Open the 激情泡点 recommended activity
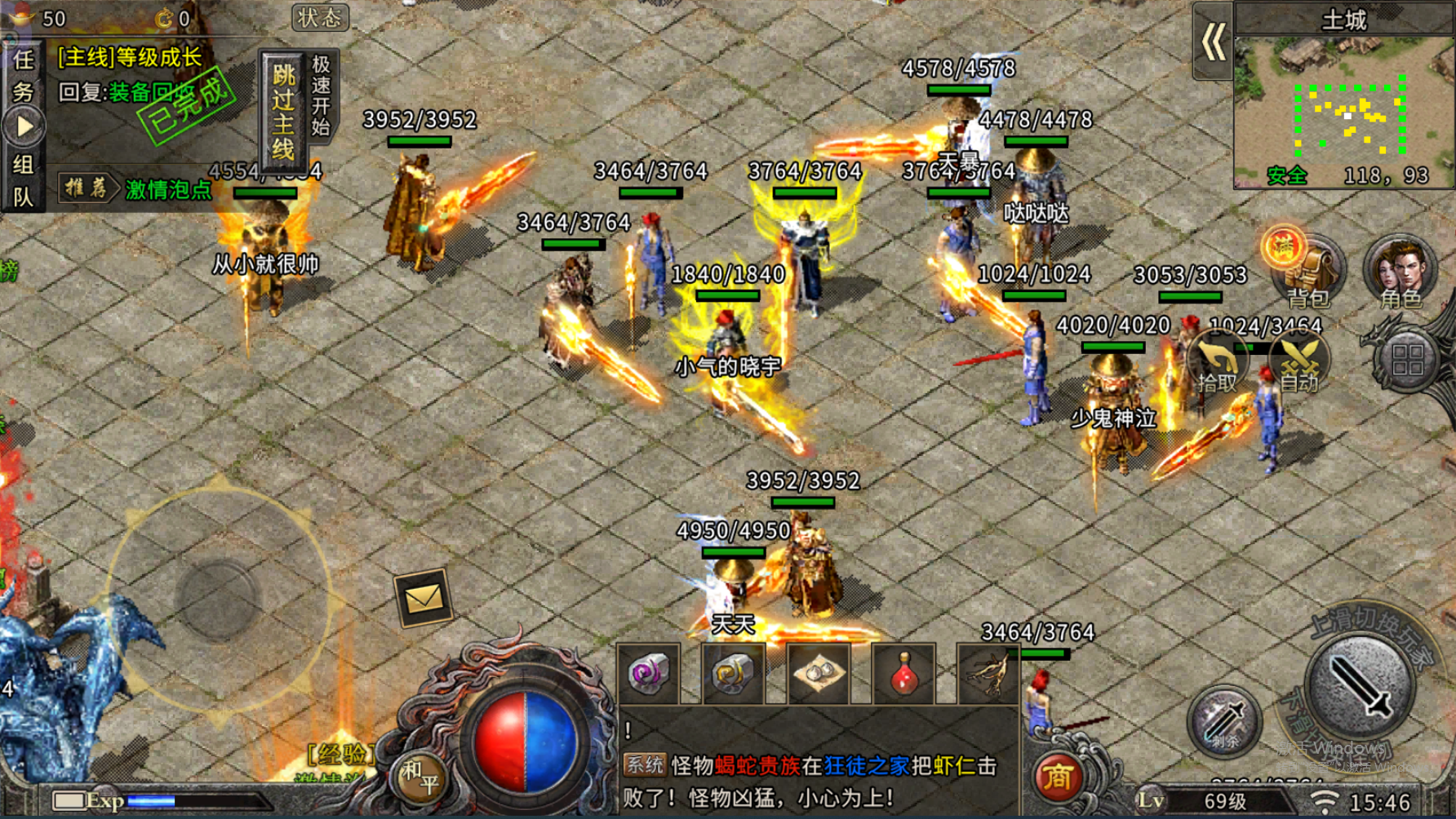The width and height of the screenshot is (1456, 819). point(167,189)
